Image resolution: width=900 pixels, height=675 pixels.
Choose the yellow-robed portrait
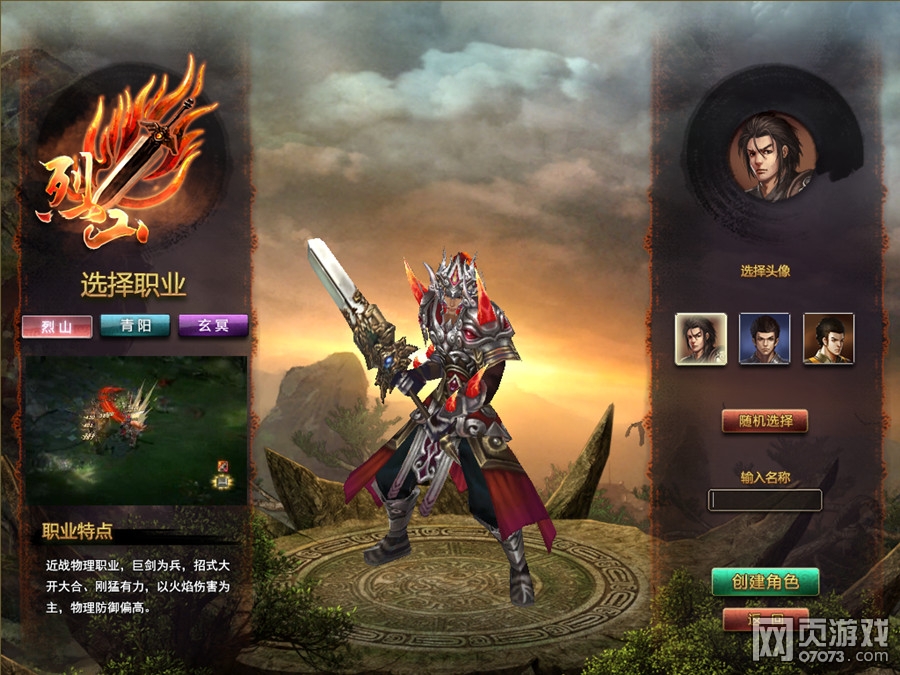(828, 338)
